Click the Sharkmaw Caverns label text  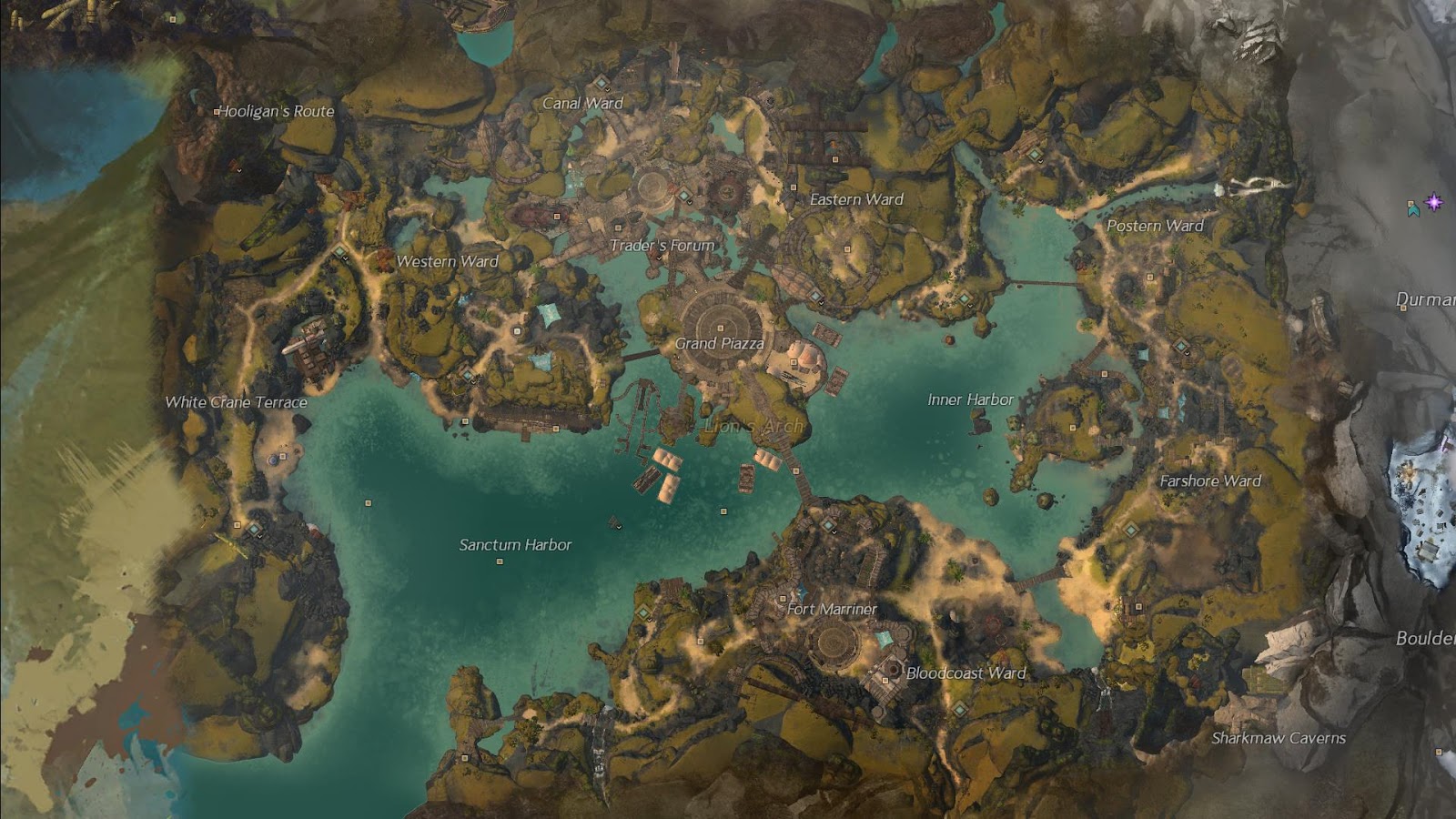tap(1278, 739)
